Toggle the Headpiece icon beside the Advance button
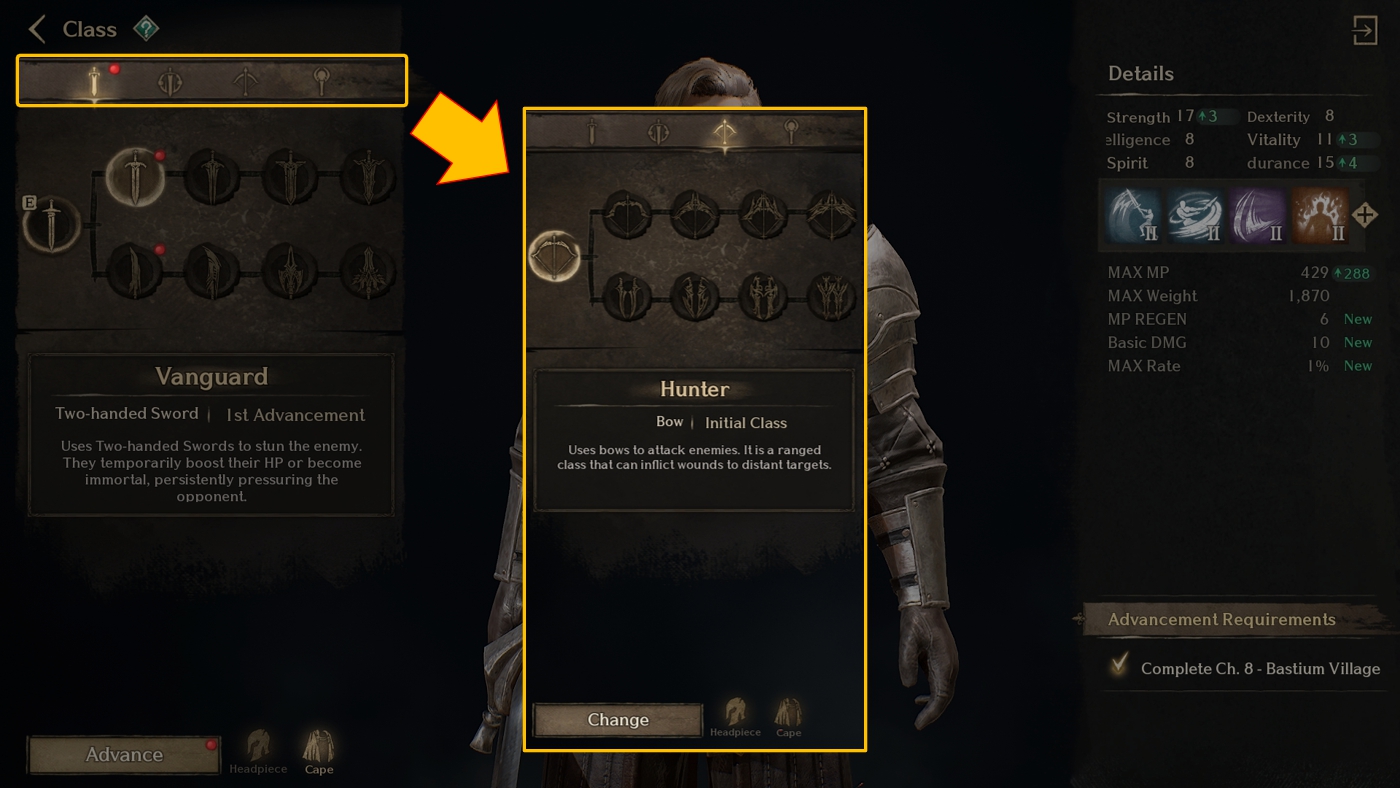 [x=258, y=751]
